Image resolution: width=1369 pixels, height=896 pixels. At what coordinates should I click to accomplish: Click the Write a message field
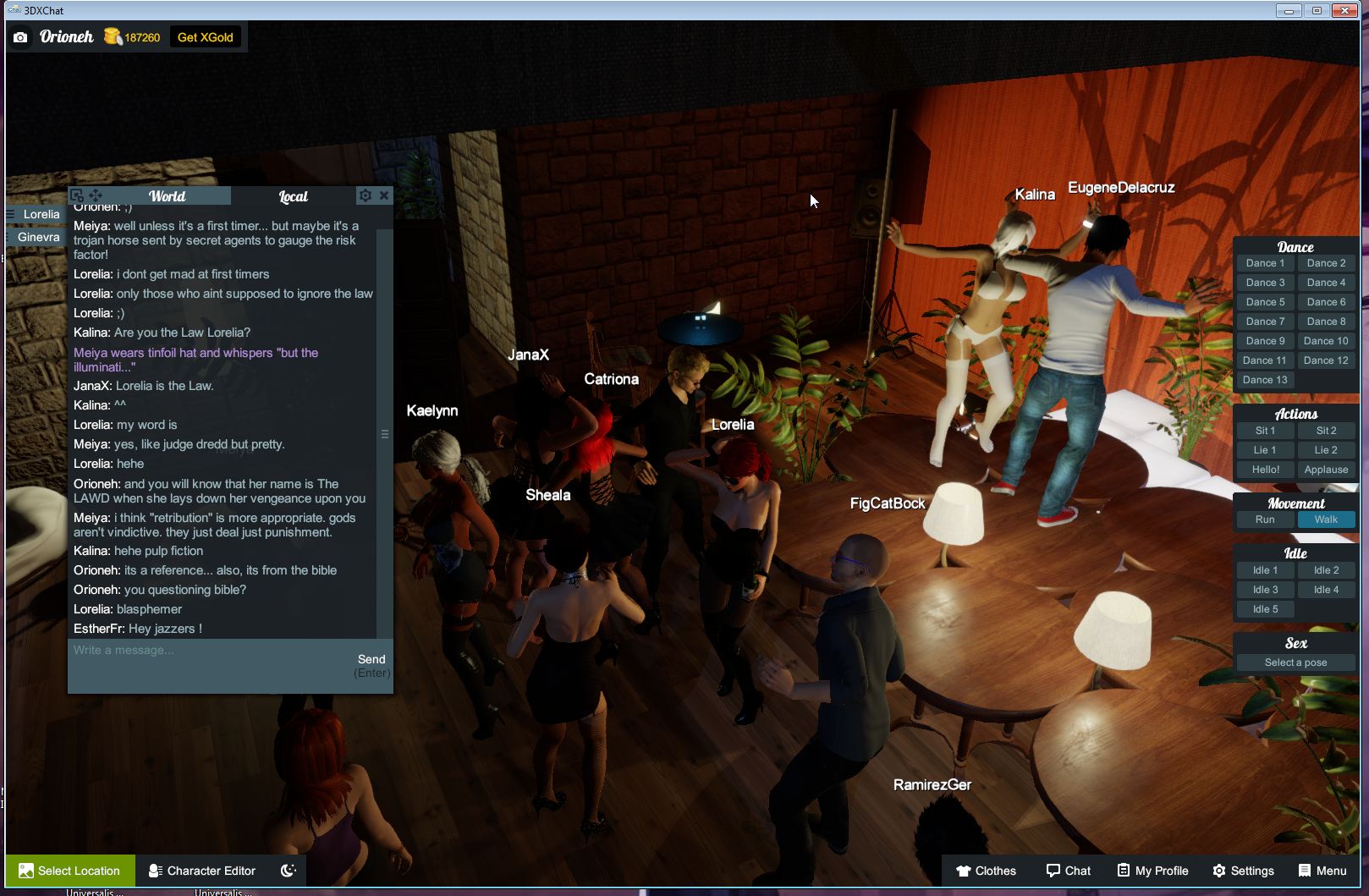[x=169, y=651]
